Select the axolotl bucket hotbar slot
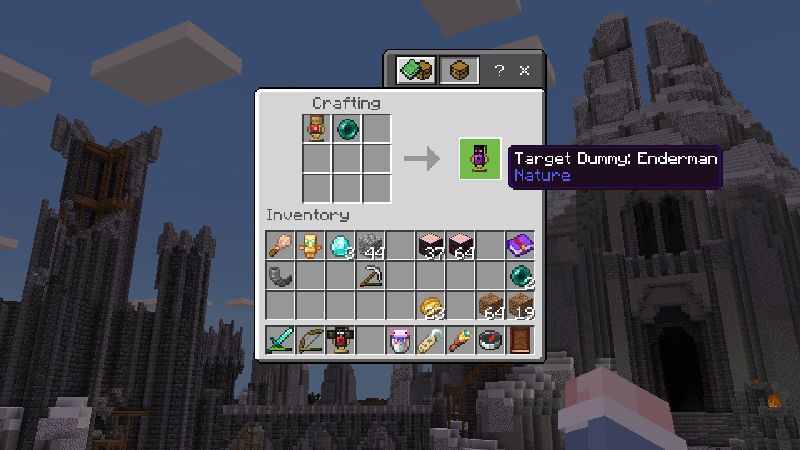800x450 pixels. point(400,340)
